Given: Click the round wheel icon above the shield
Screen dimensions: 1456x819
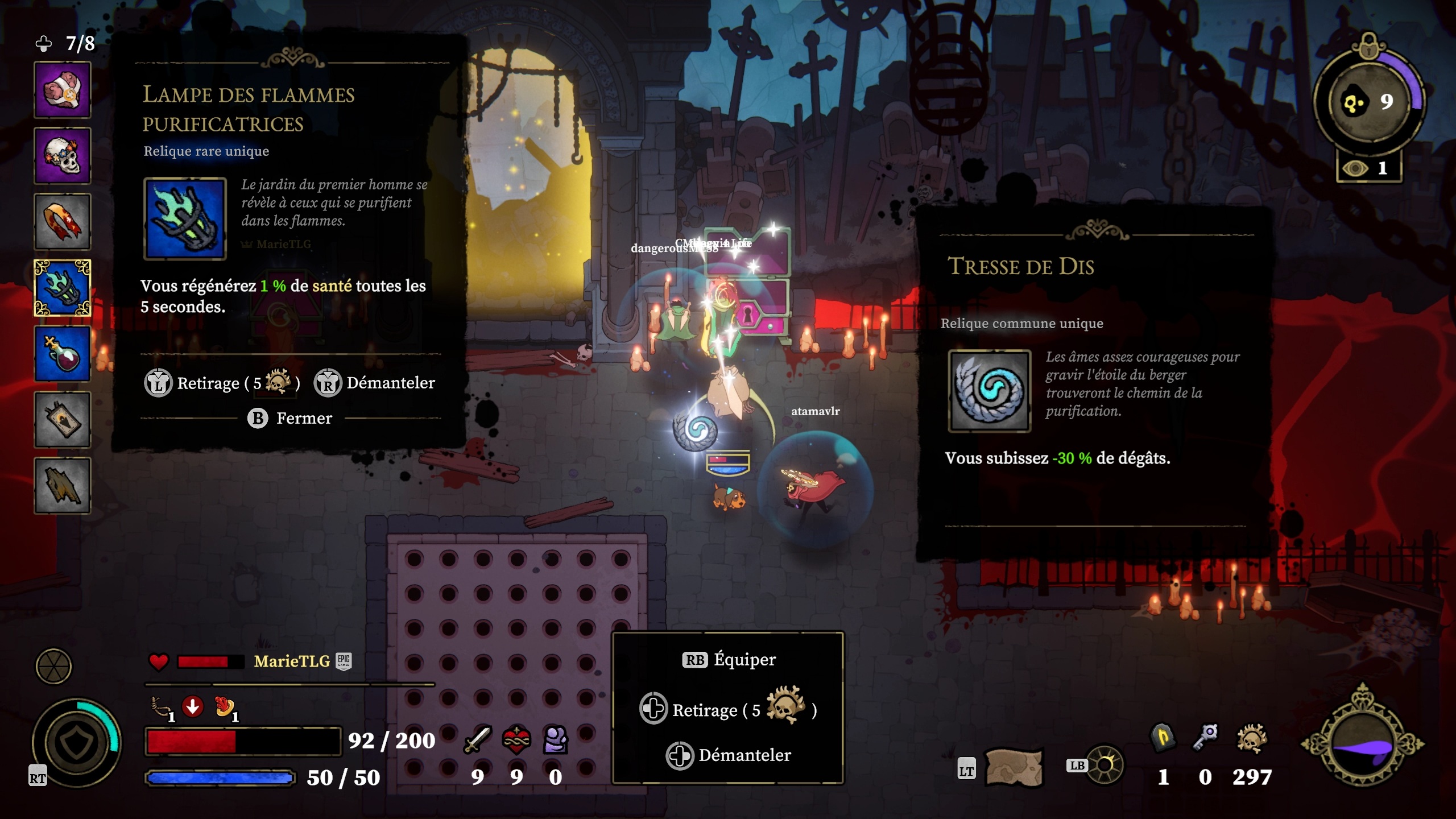Looking at the screenshot, I should [54, 666].
